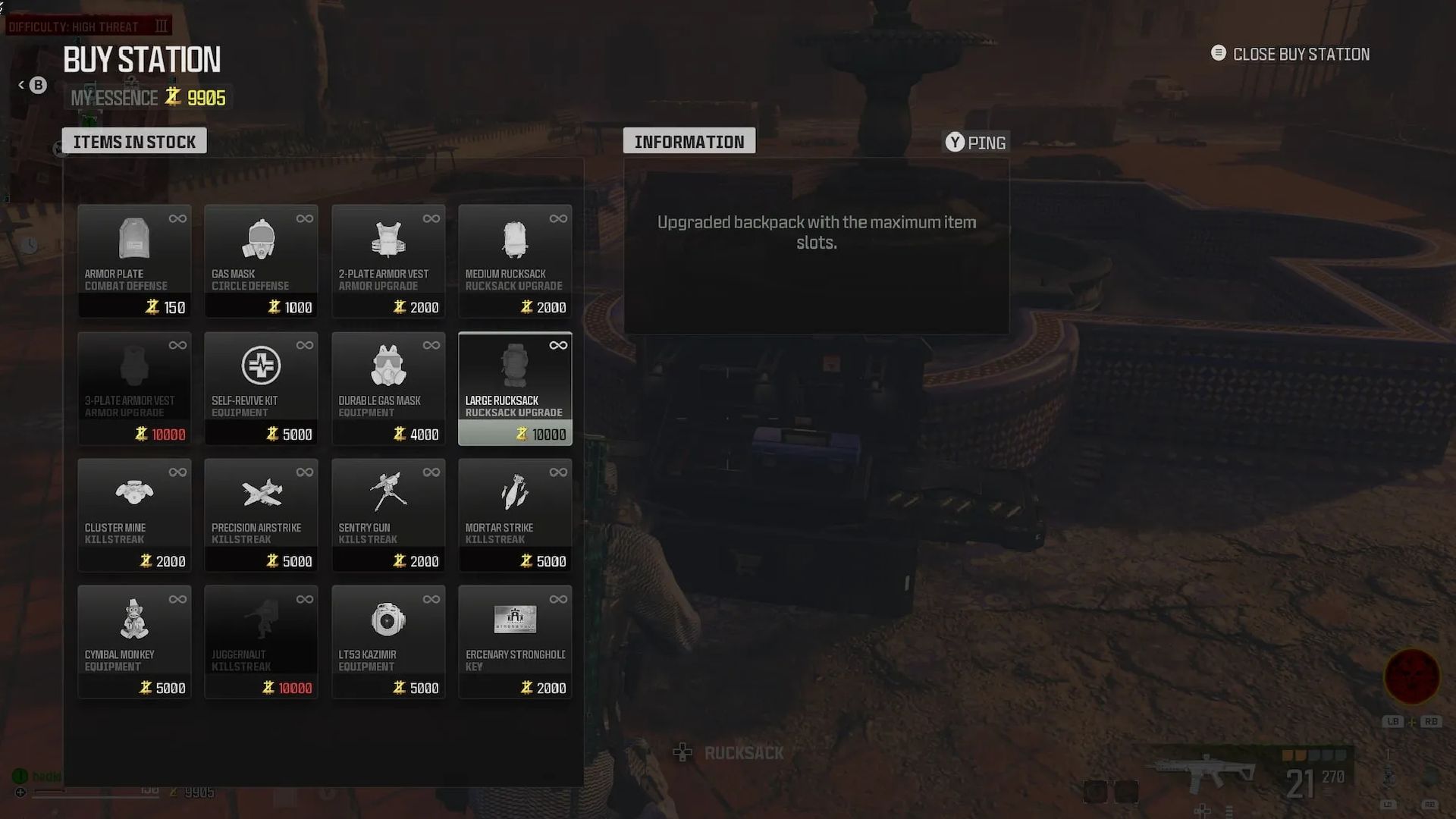Select the Juggernaut killstreak
This screenshot has height=819, width=1456.
[261, 642]
